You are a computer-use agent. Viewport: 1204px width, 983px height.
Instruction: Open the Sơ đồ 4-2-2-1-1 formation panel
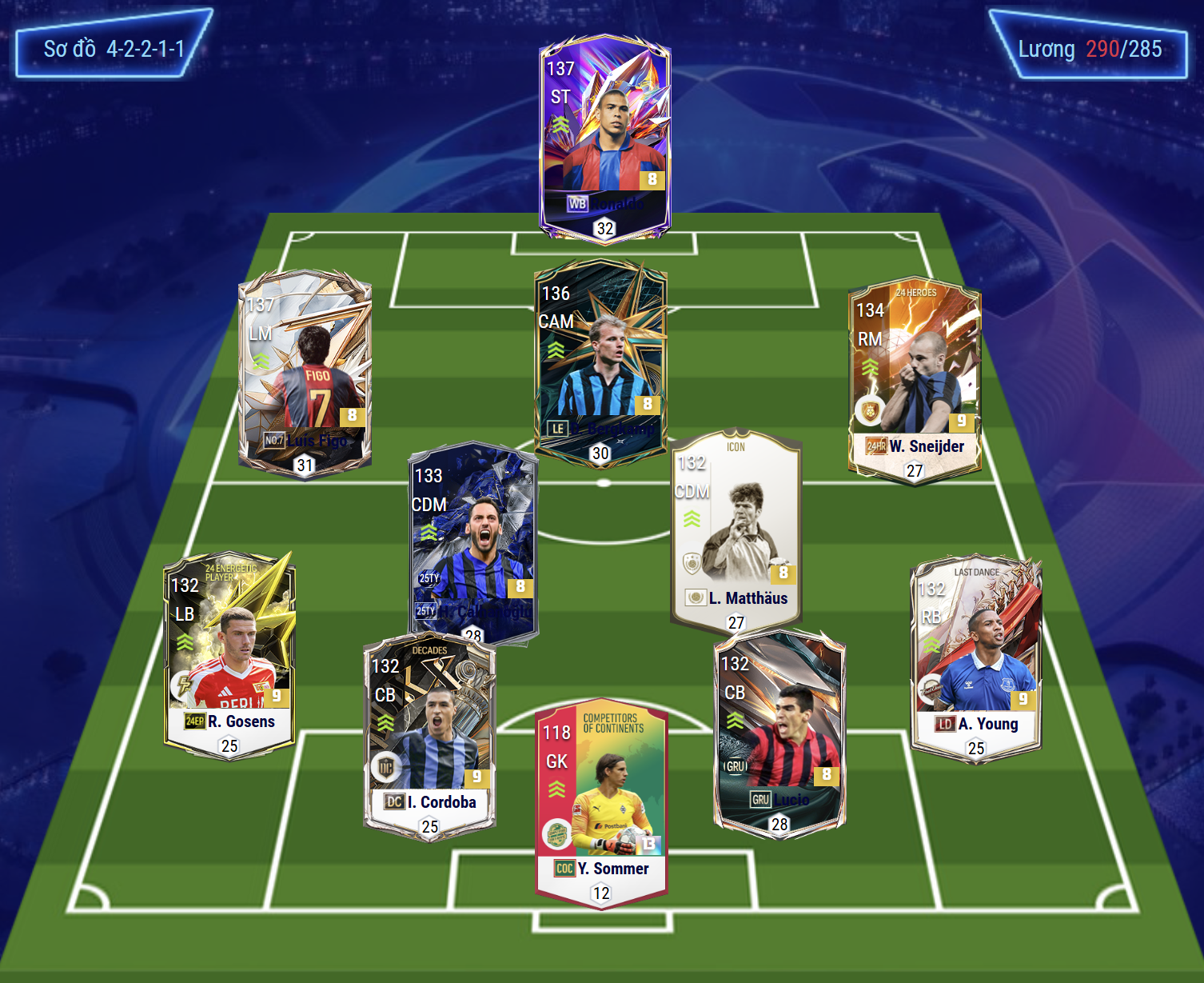(114, 49)
